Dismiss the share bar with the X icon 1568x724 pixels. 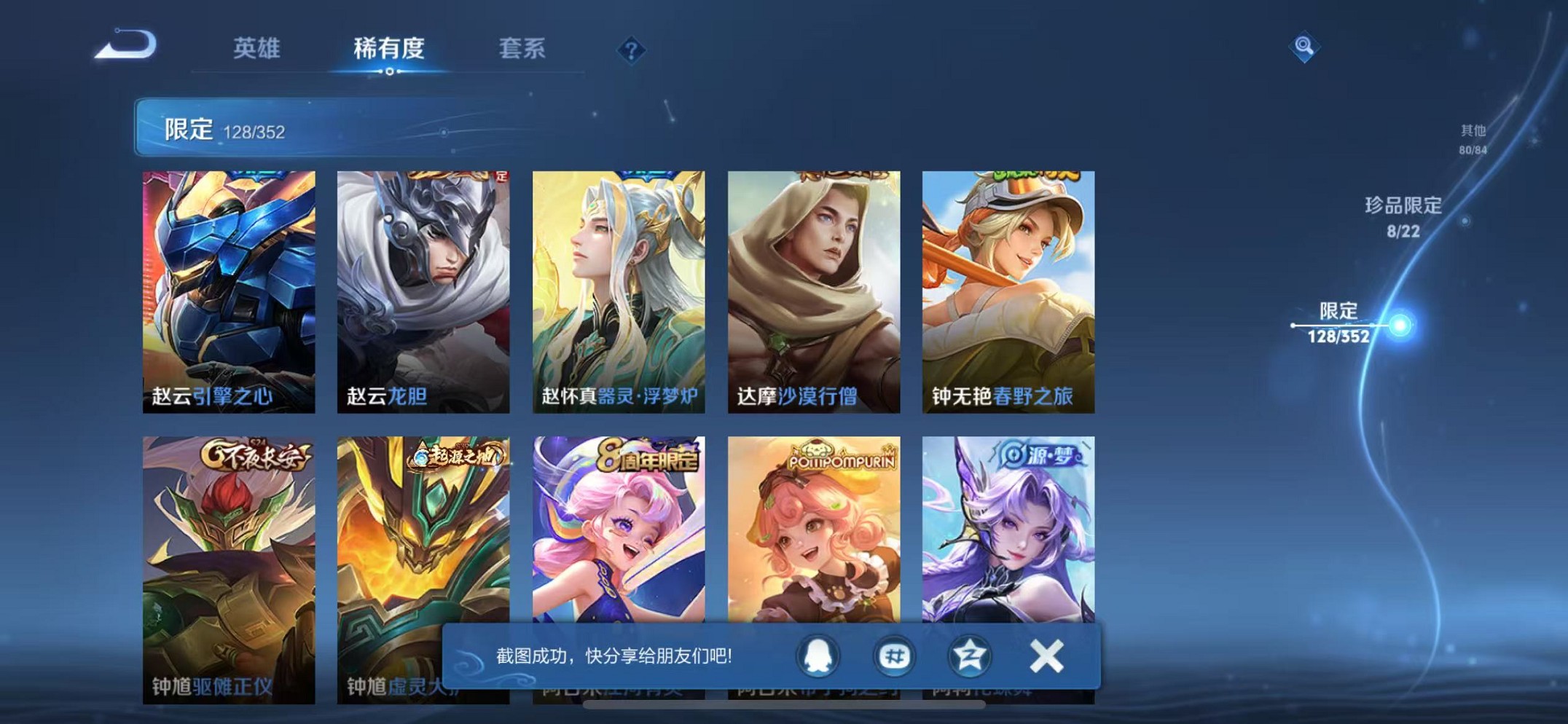coord(1046,654)
